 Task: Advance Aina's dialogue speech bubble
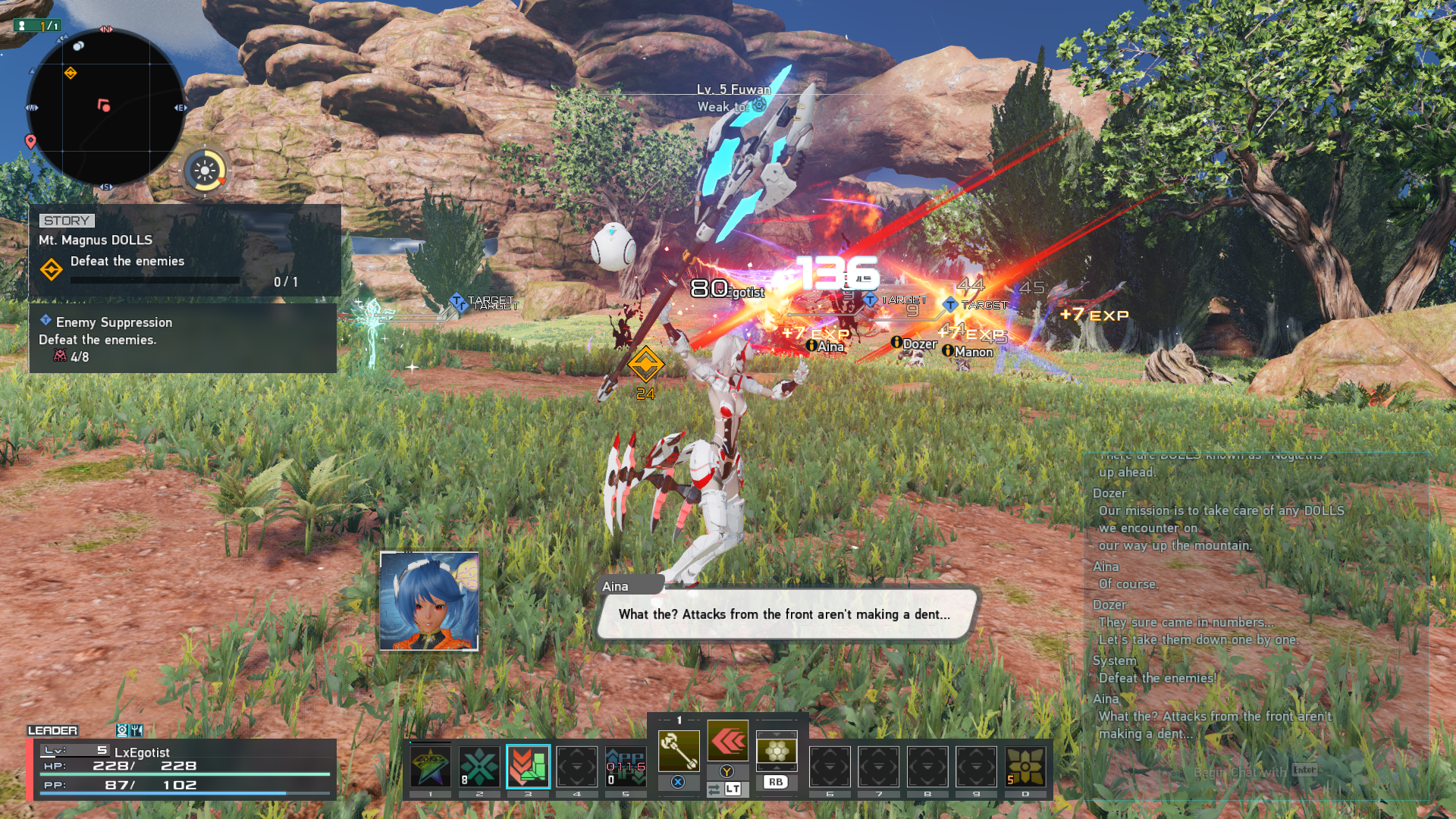click(784, 614)
